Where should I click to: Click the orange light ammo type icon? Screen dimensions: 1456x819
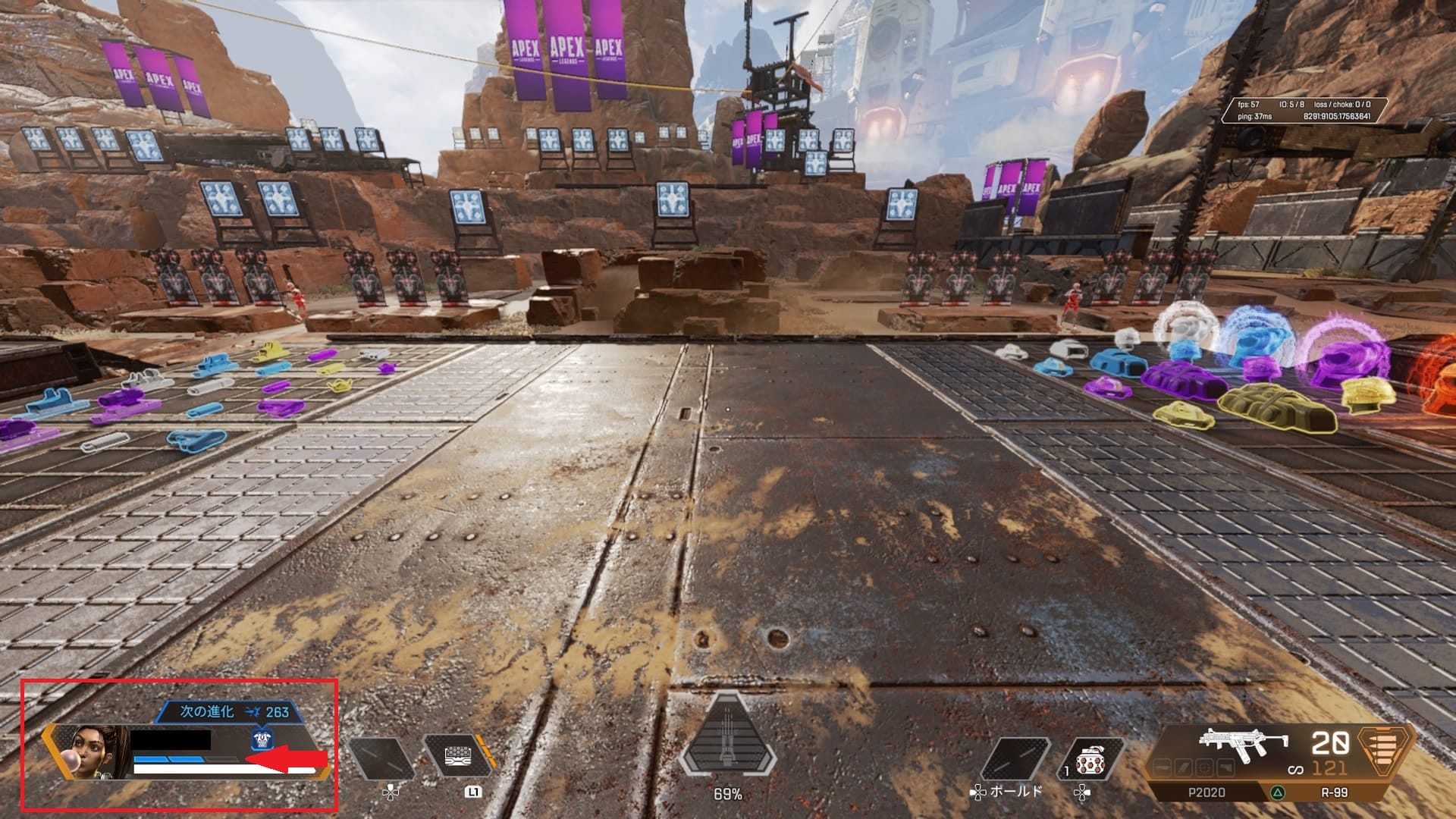point(1385,752)
